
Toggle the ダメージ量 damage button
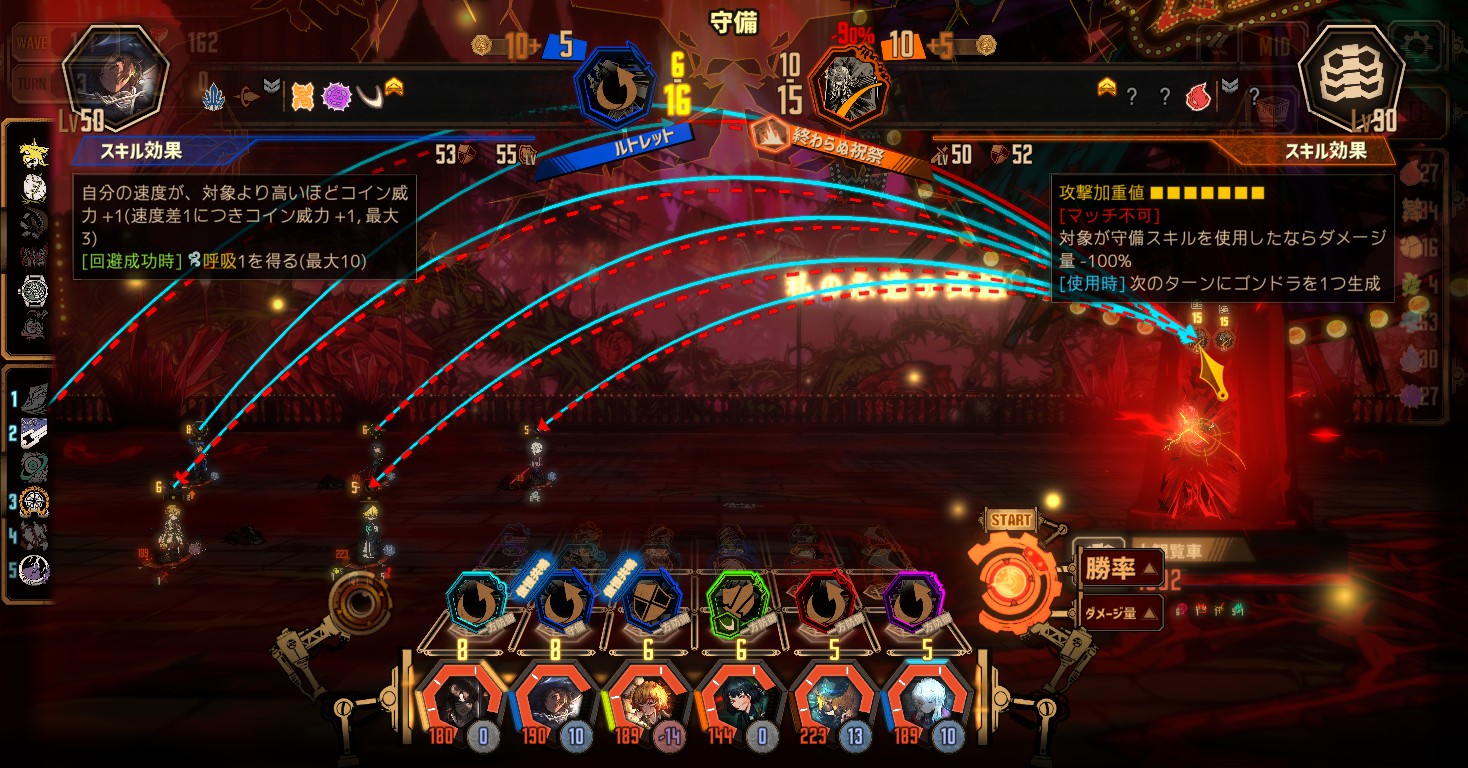tap(1119, 612)
